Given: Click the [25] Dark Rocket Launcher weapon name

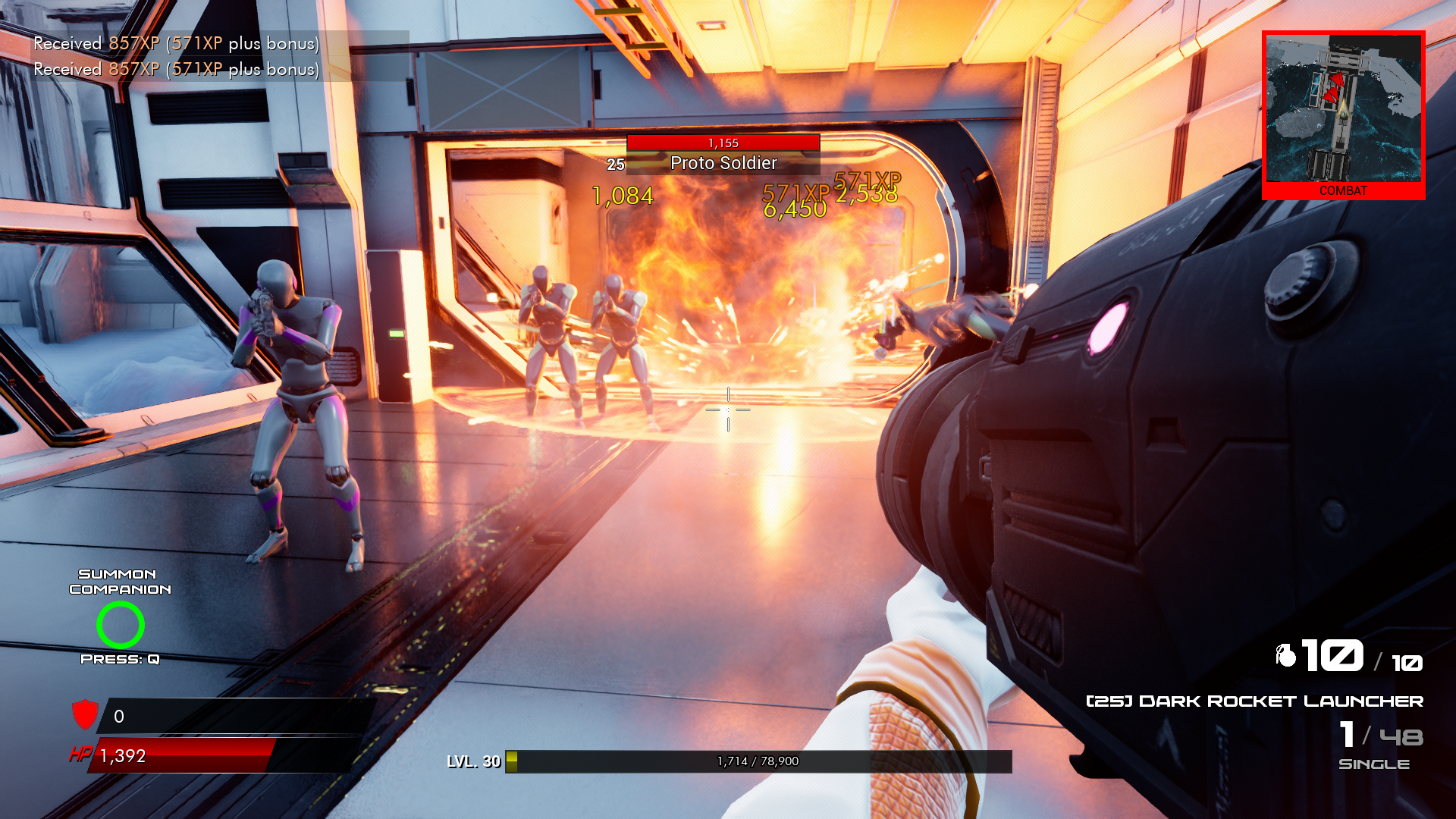Looking at the screenshot, I should [1255, 701].
